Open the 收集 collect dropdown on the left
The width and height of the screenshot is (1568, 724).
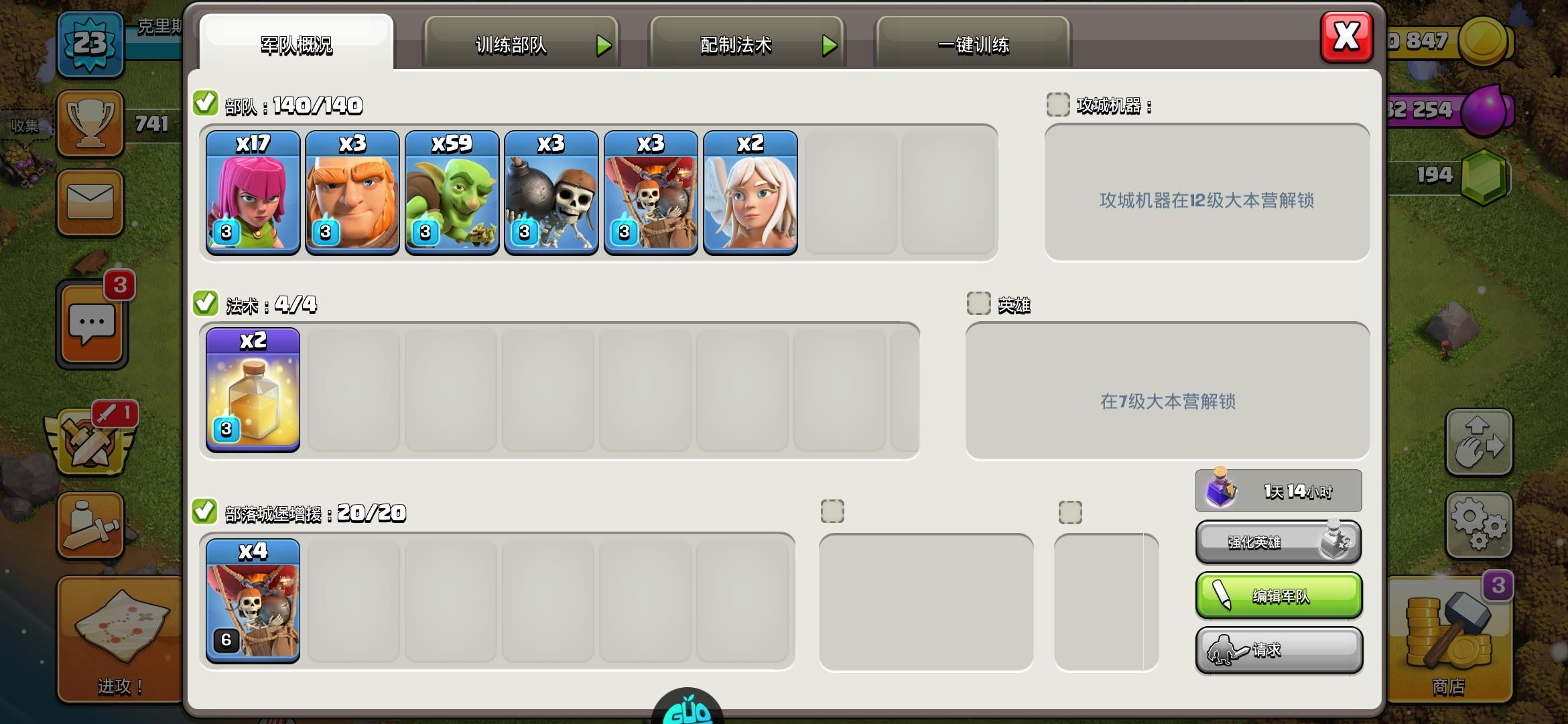pyautogui.click(x=27, y=125)
